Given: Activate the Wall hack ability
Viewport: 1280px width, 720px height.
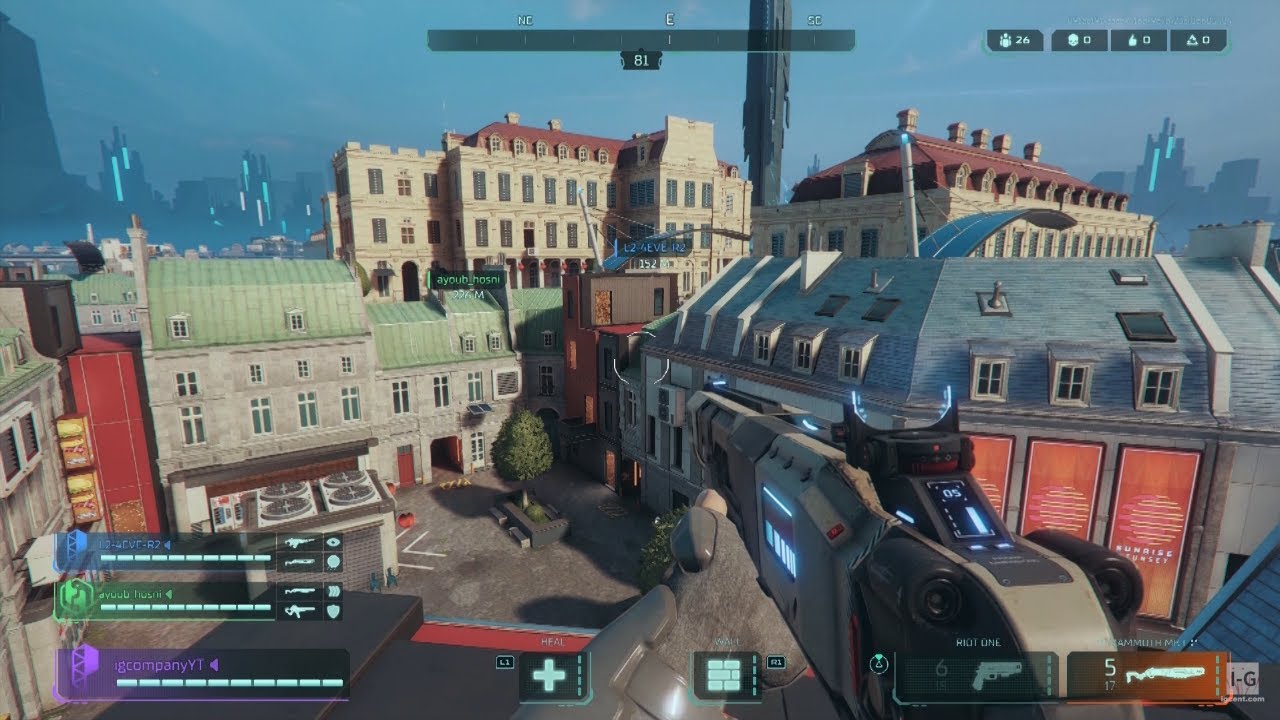Looking at the screenshot, I should coord(723,676).
